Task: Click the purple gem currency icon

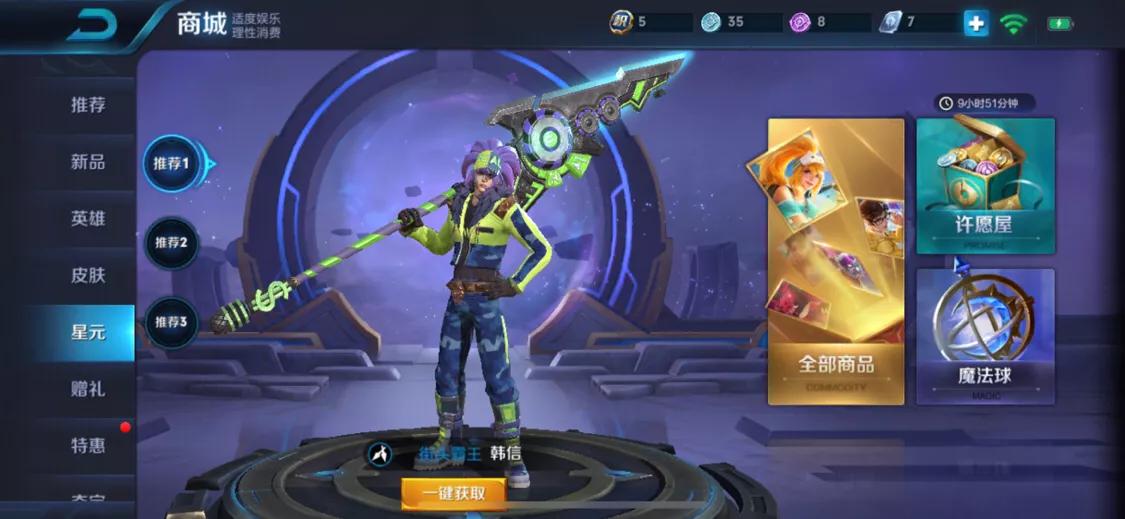Action: point(799,22)
